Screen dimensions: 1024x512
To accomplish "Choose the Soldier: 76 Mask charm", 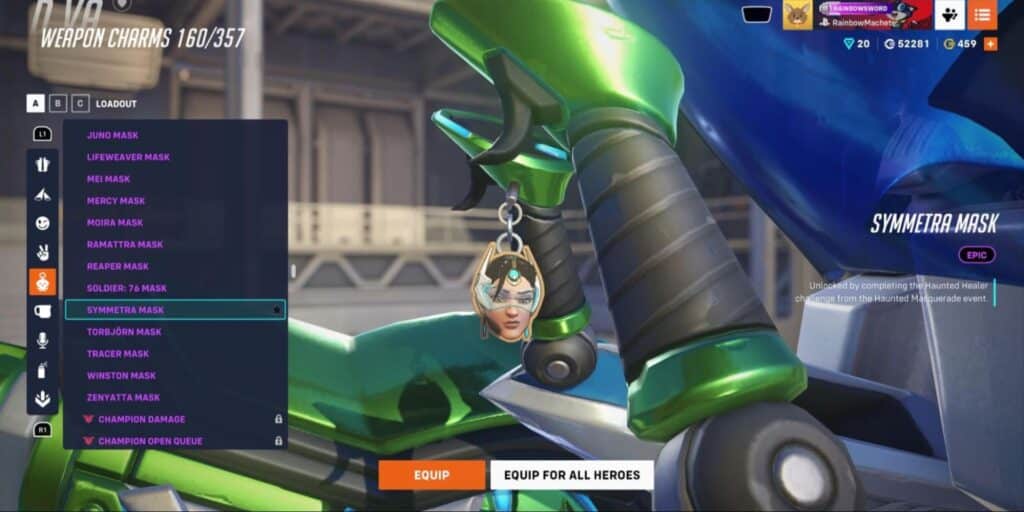I will click(127, 288).
